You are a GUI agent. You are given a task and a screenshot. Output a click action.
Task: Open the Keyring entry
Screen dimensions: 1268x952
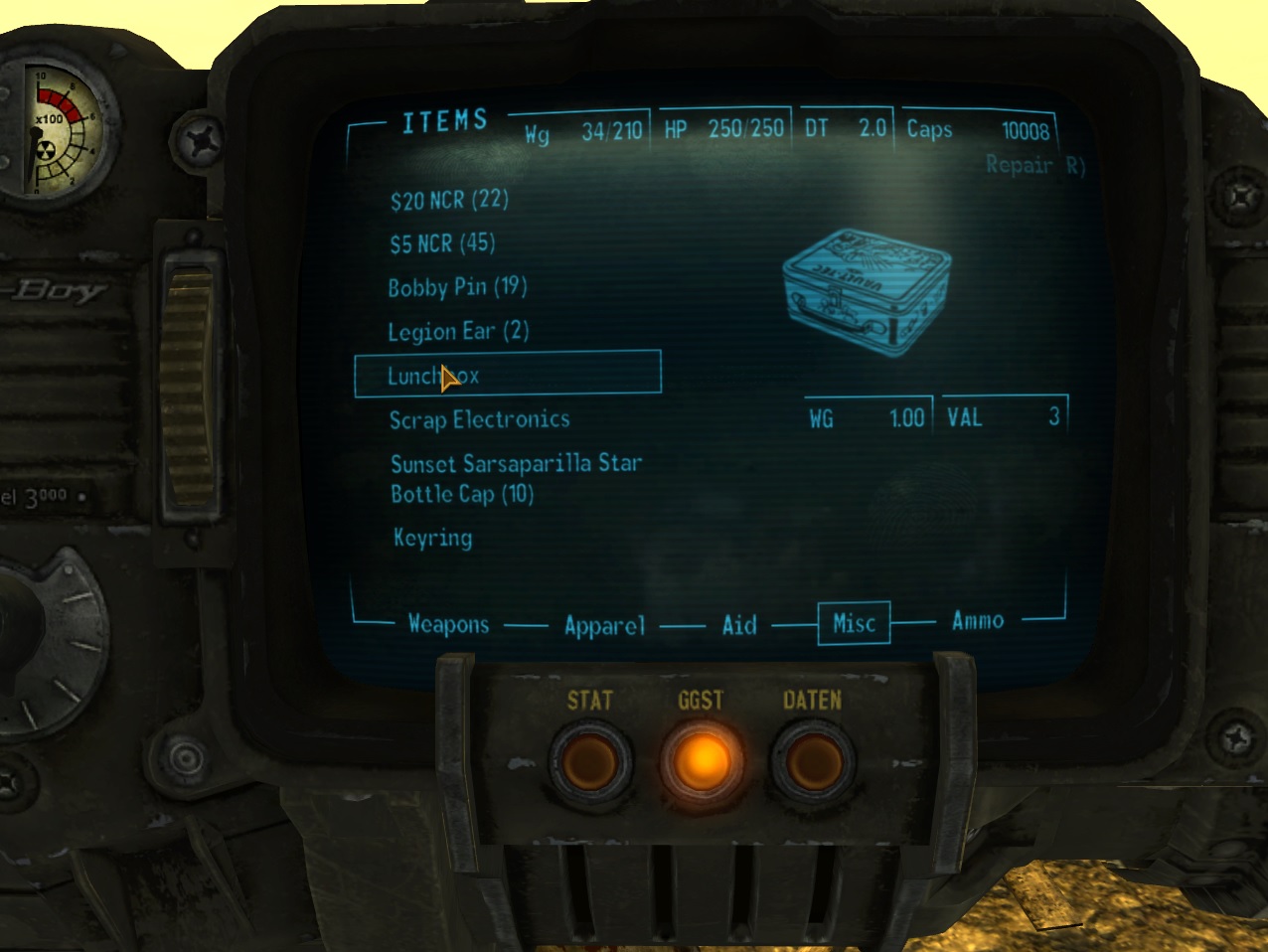432,539
